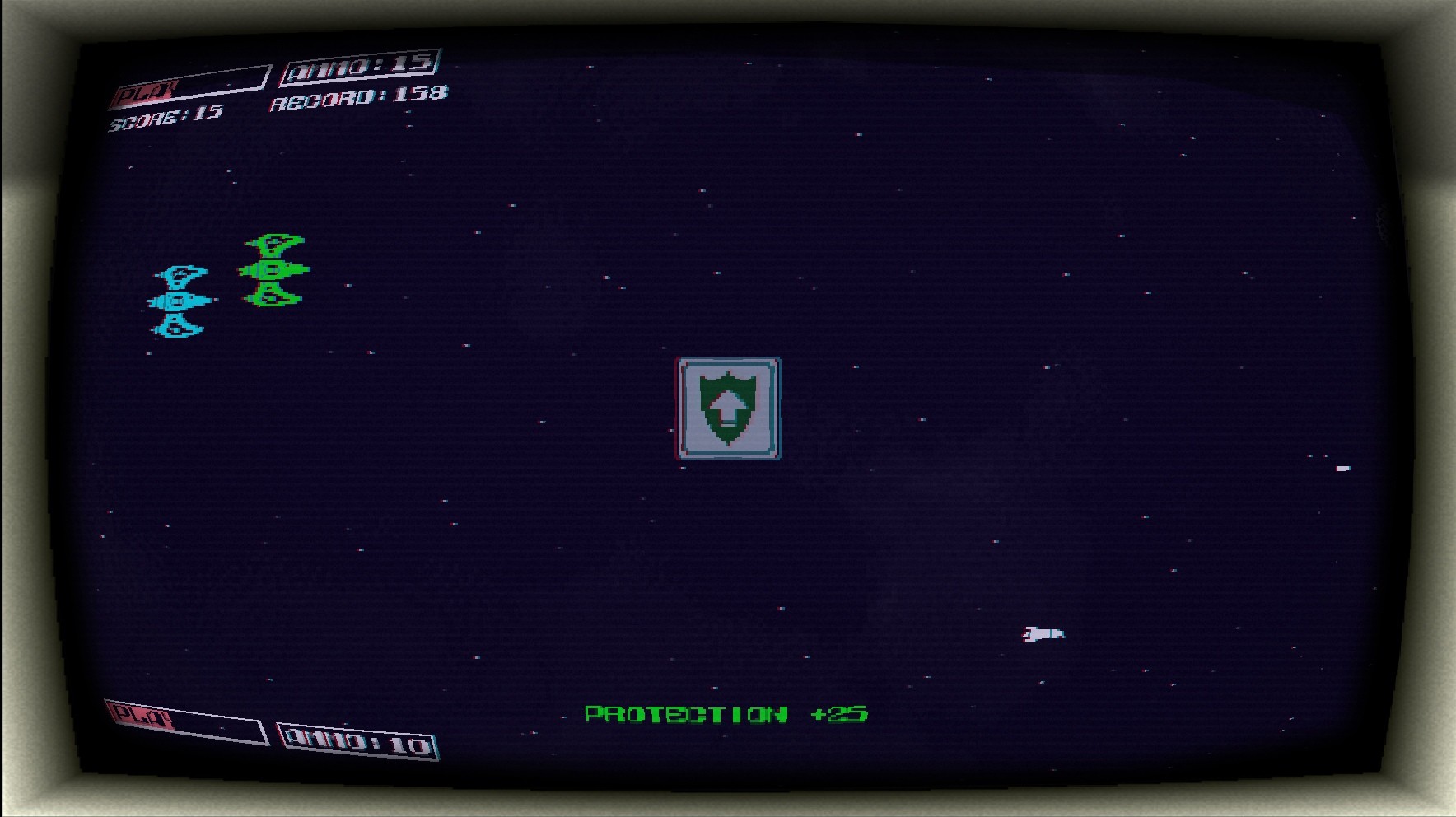Click the small white ship near the bottom right
The height and width of the screenshot is (817, 1456).
[1044, 634]
